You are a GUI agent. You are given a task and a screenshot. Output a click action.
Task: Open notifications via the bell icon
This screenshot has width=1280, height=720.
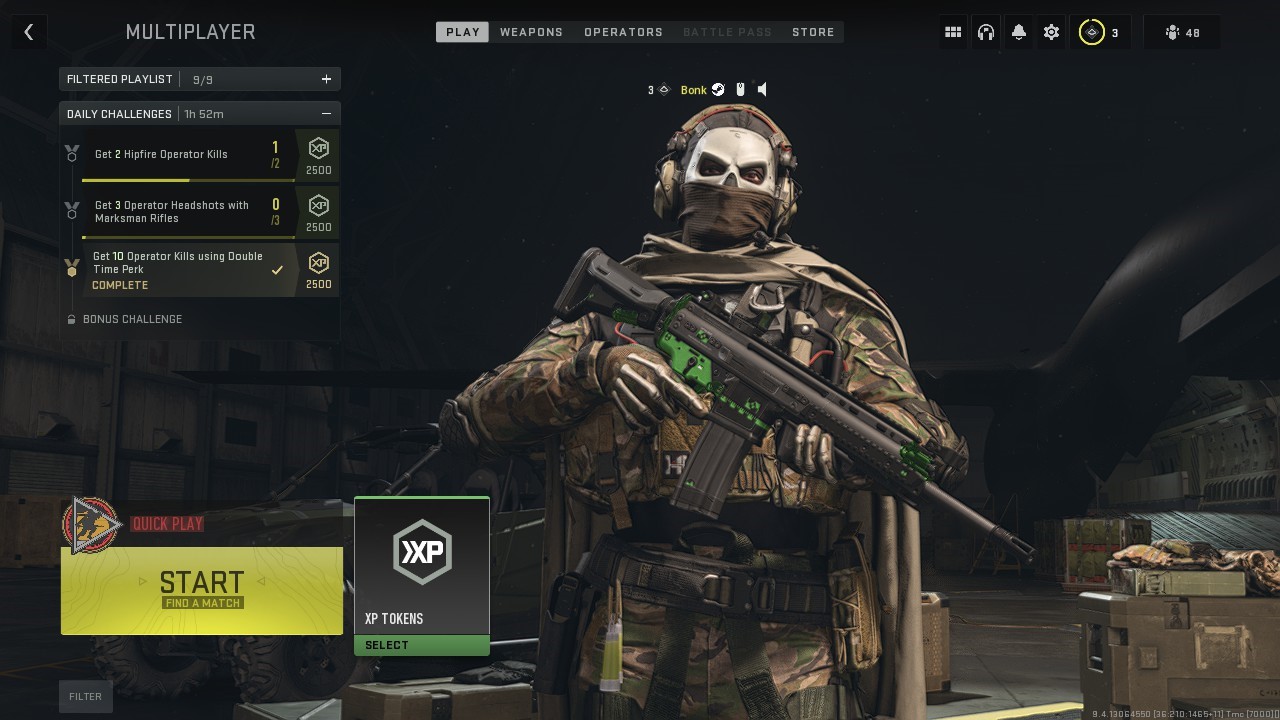1018,31
